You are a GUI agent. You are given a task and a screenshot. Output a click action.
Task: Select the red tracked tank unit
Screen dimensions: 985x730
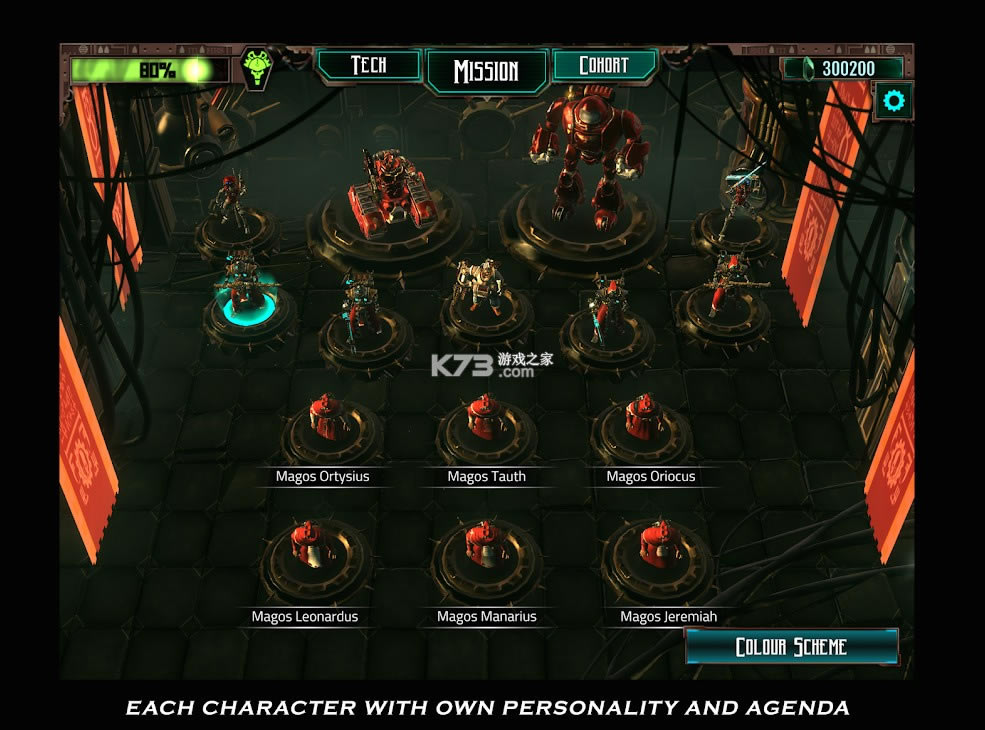coord(388,199)
